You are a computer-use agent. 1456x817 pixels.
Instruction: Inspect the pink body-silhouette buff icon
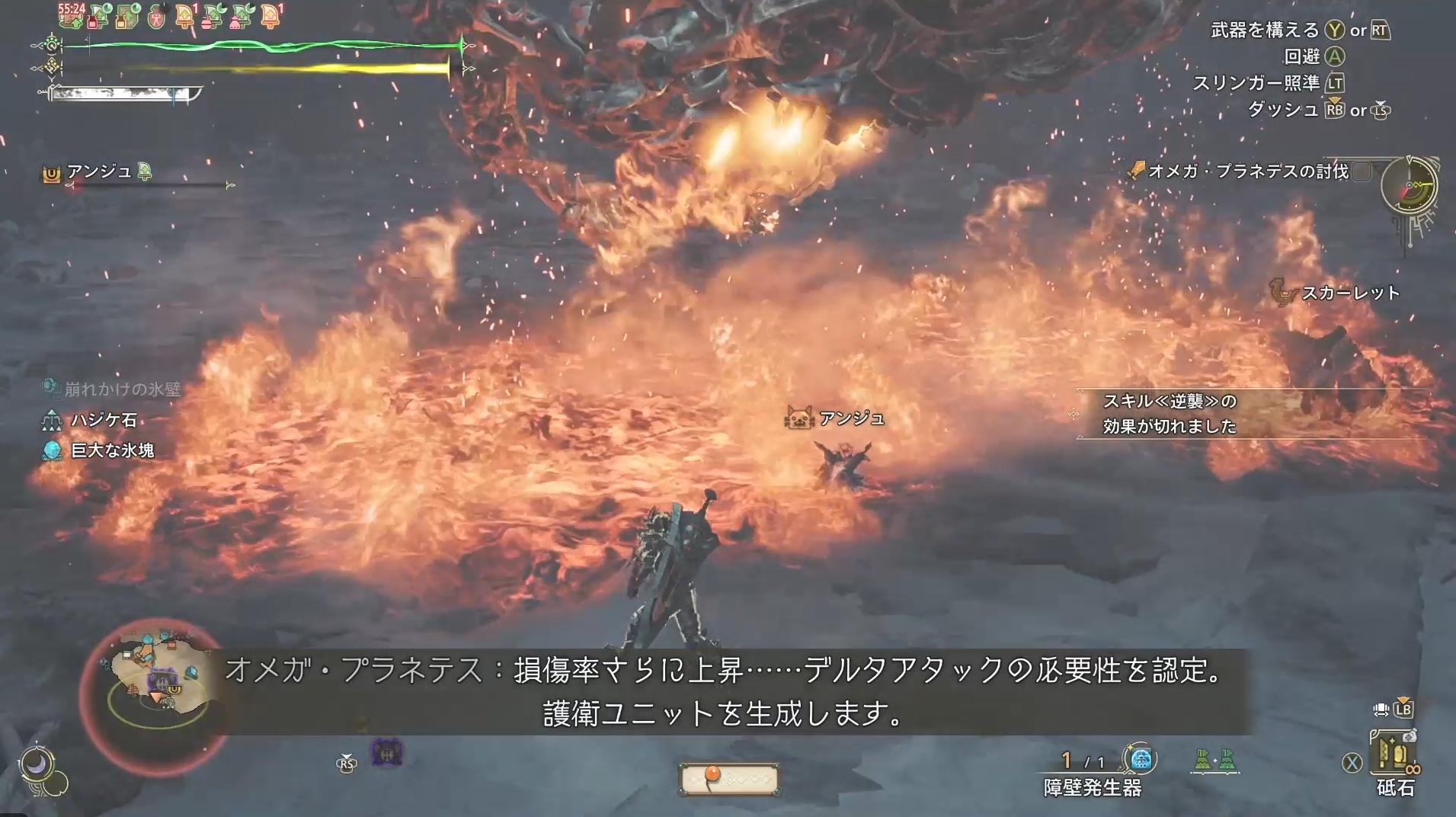click(156, 17)
